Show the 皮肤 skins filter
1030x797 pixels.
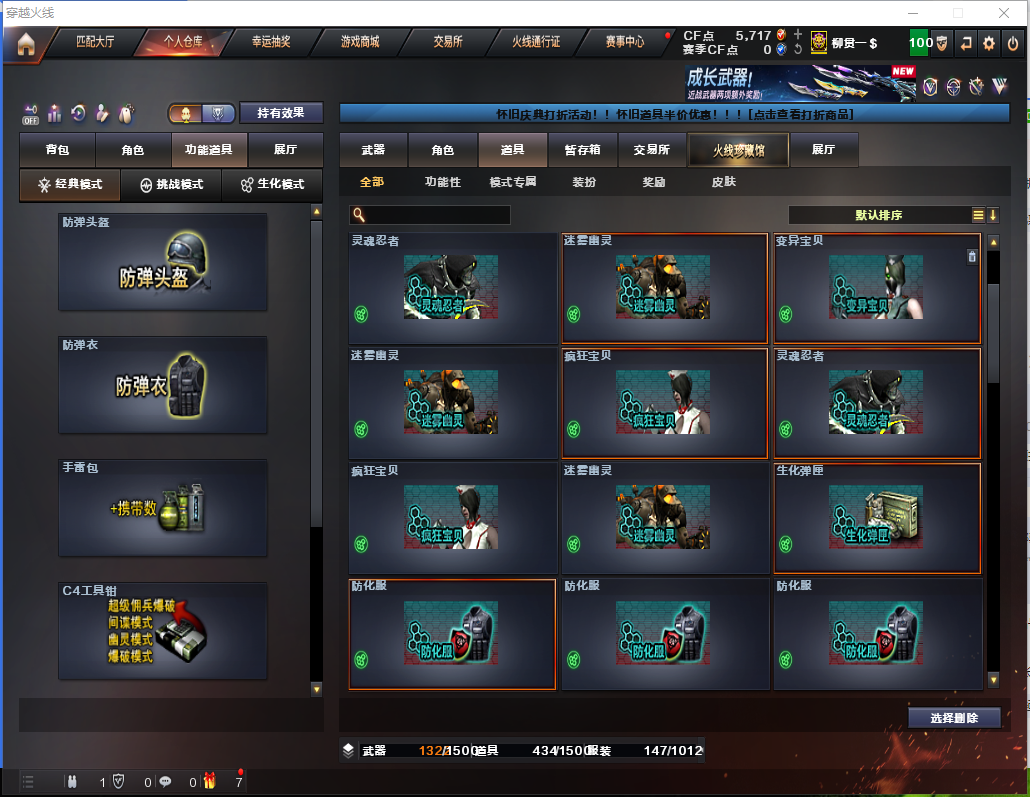tap(723, 182)
